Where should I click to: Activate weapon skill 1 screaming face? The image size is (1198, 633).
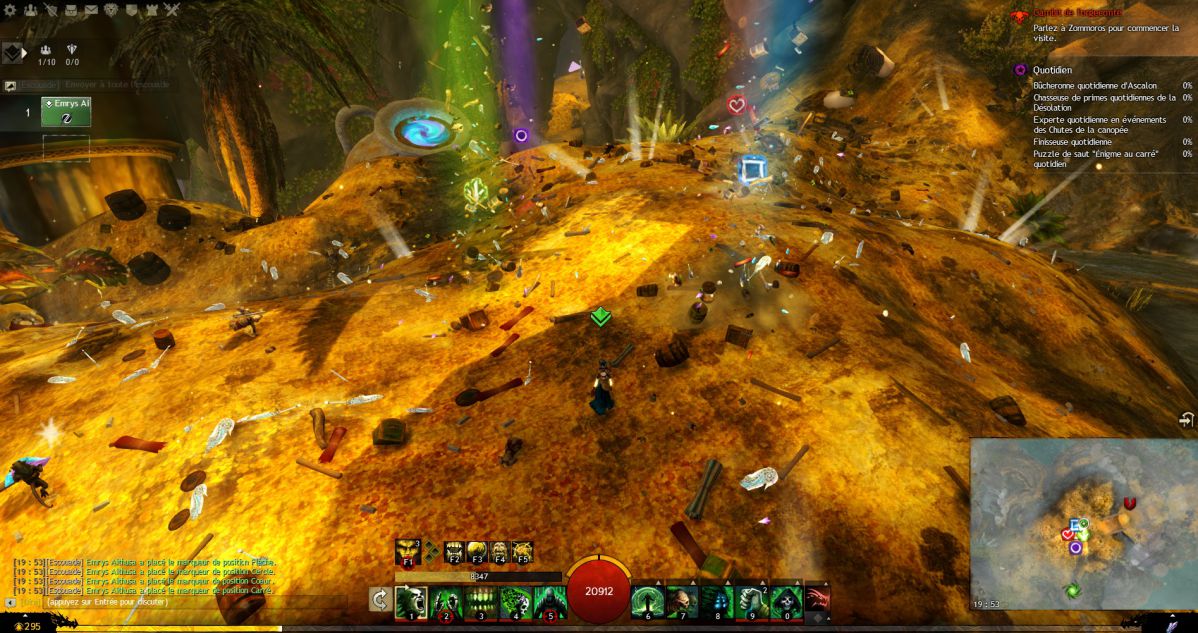tap(411, 601)
